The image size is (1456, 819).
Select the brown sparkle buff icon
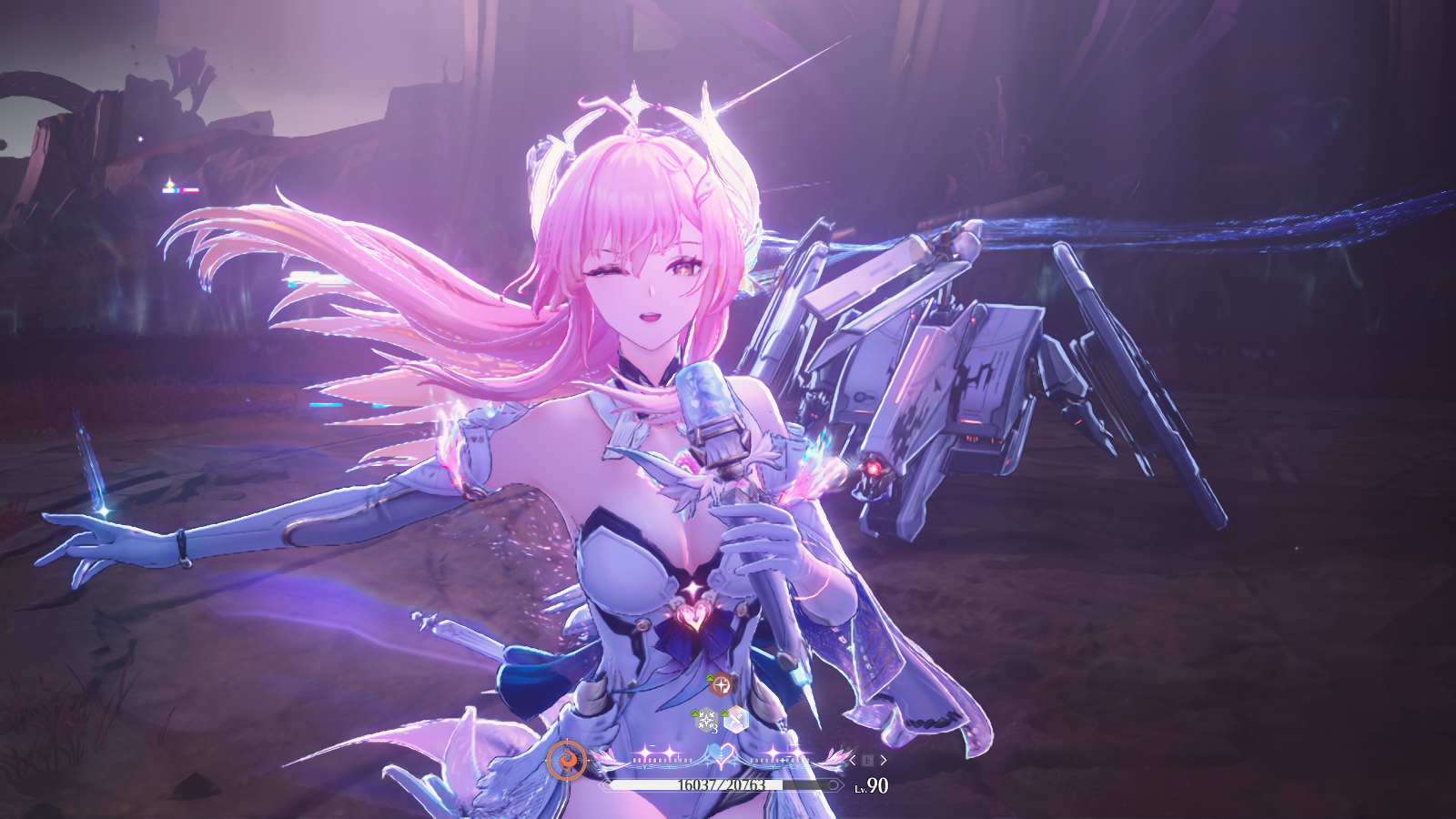721,684
